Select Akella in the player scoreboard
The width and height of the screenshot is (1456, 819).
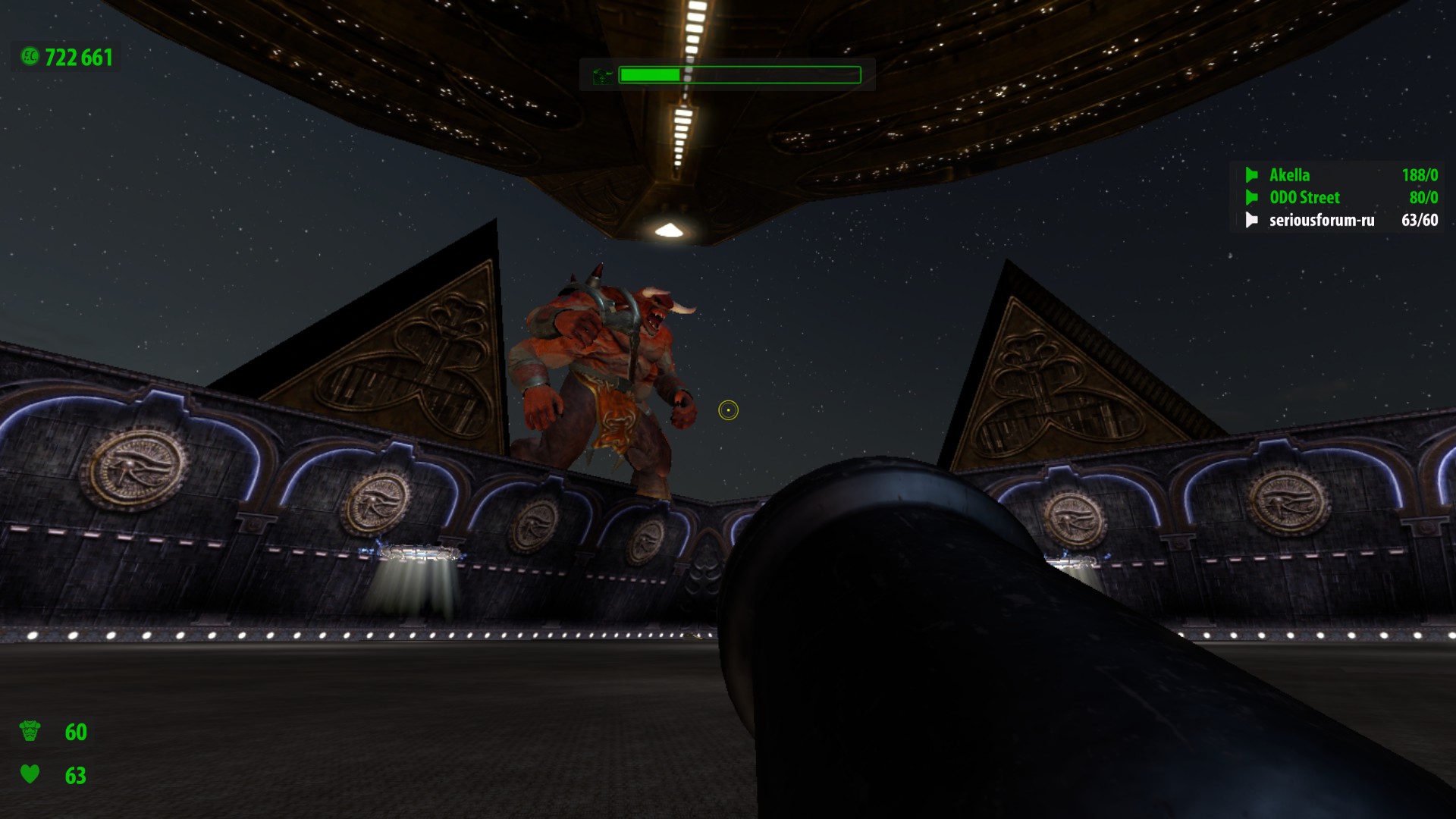tap(1289, 175)
